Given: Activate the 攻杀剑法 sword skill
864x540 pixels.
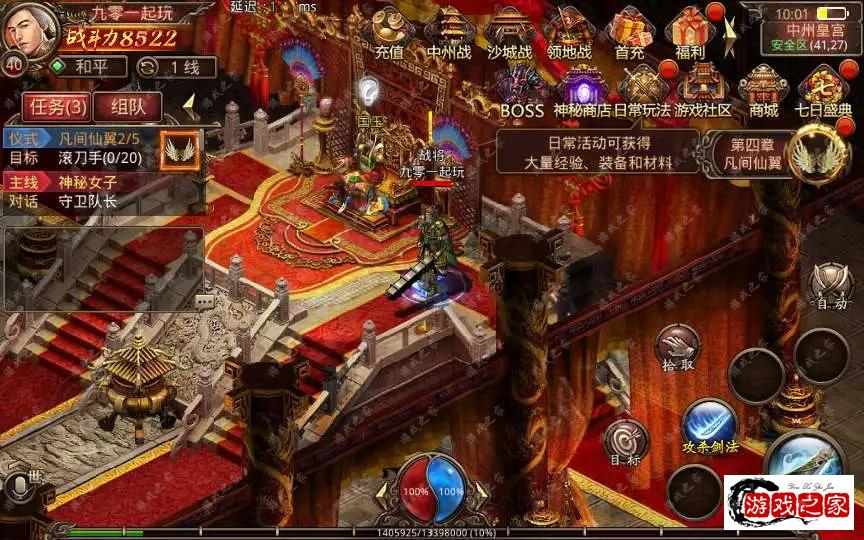Looking at the screenshot, I should coord(710,424).
